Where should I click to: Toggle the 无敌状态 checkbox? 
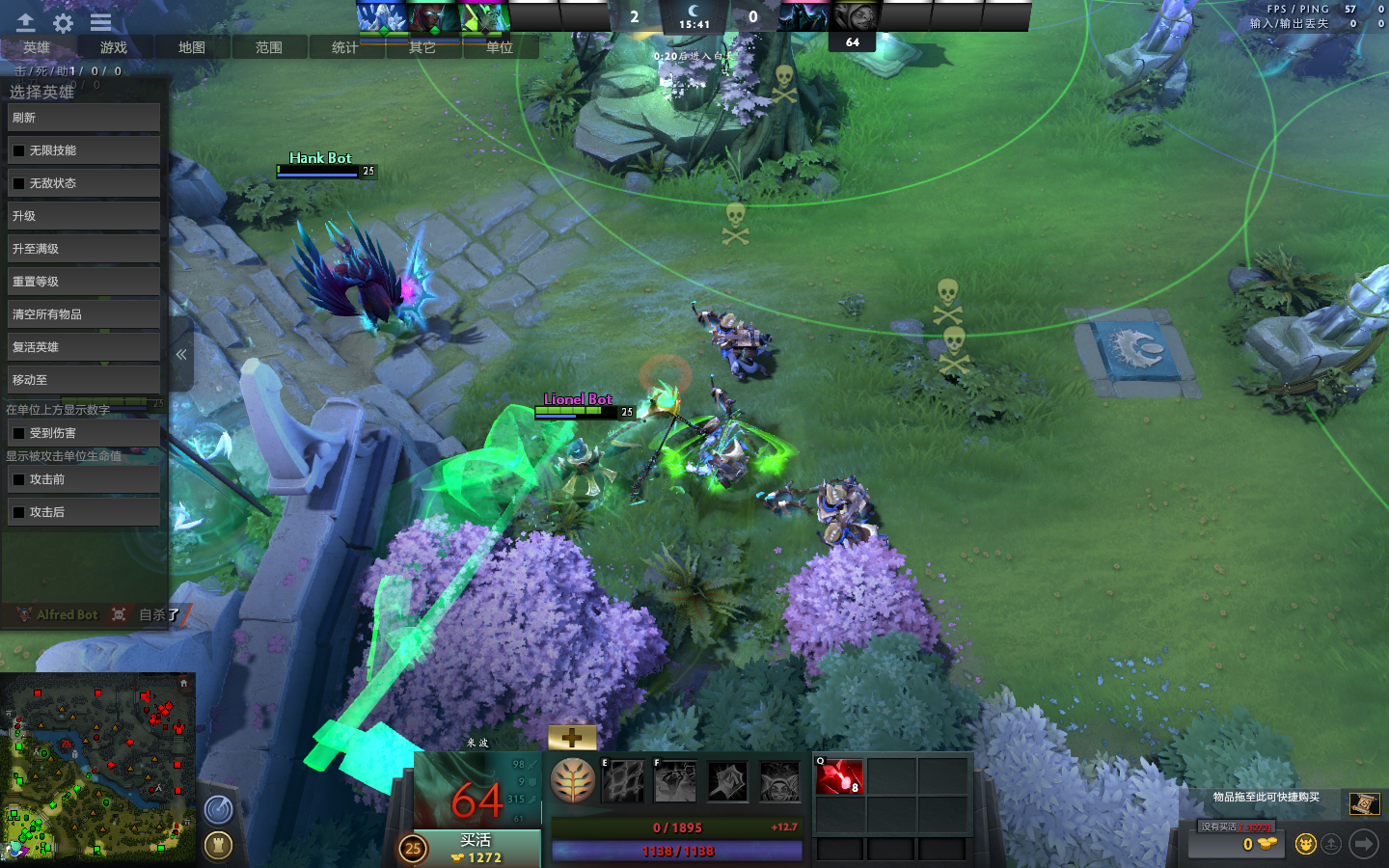coord(18,183)
